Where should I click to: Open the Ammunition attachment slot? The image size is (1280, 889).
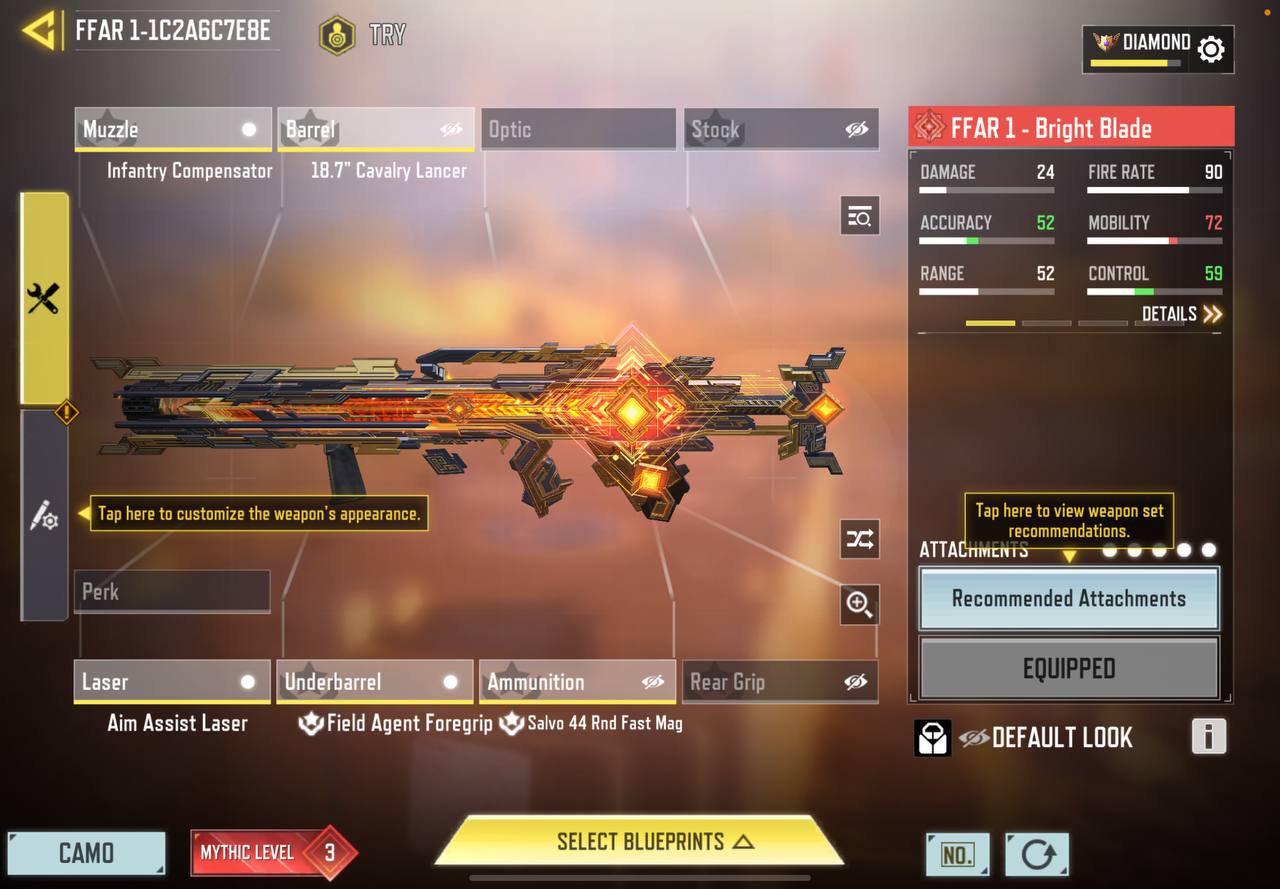pos(577,682)
